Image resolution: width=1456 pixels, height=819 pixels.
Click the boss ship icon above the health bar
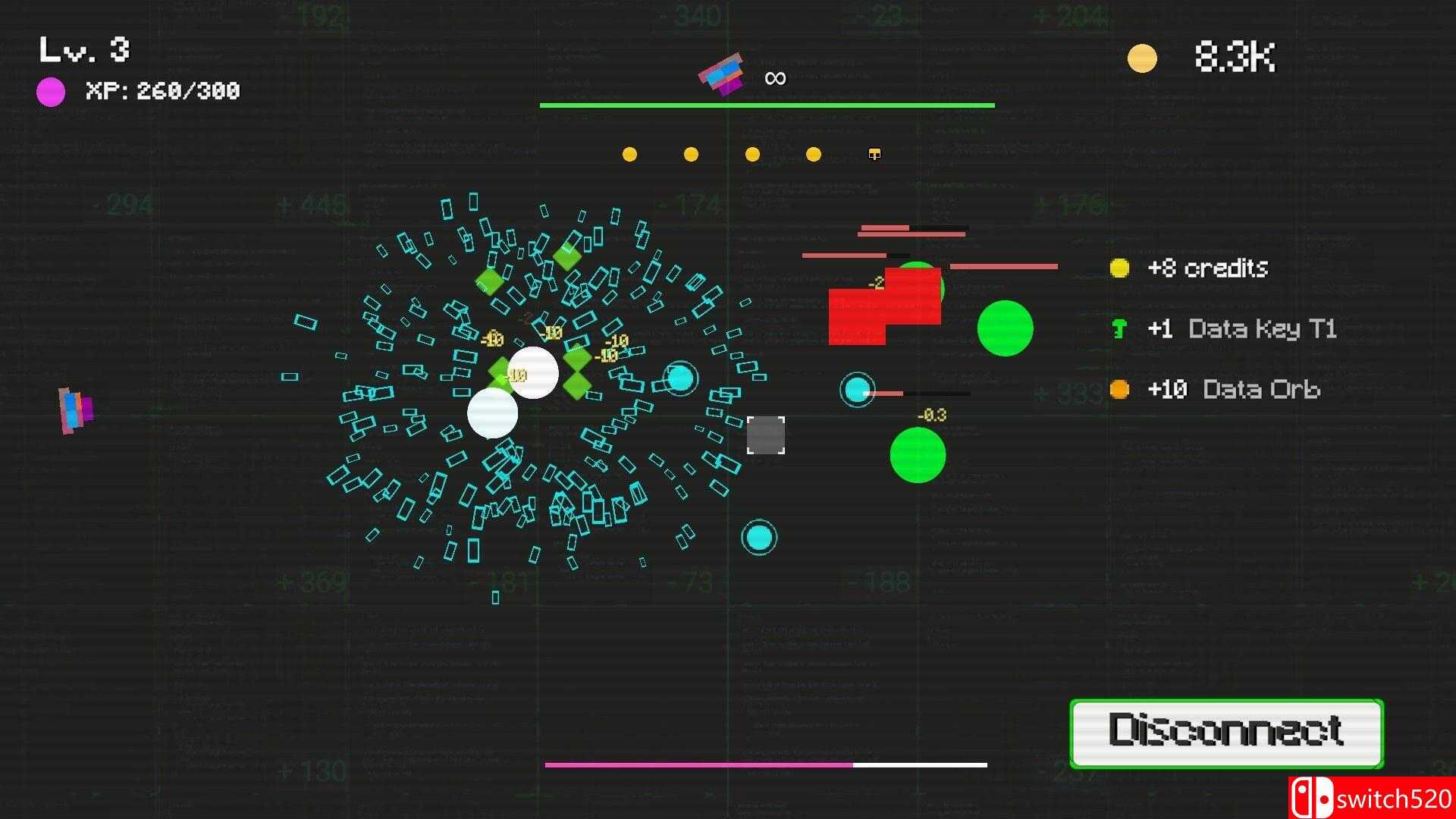(x=720, y=74)
